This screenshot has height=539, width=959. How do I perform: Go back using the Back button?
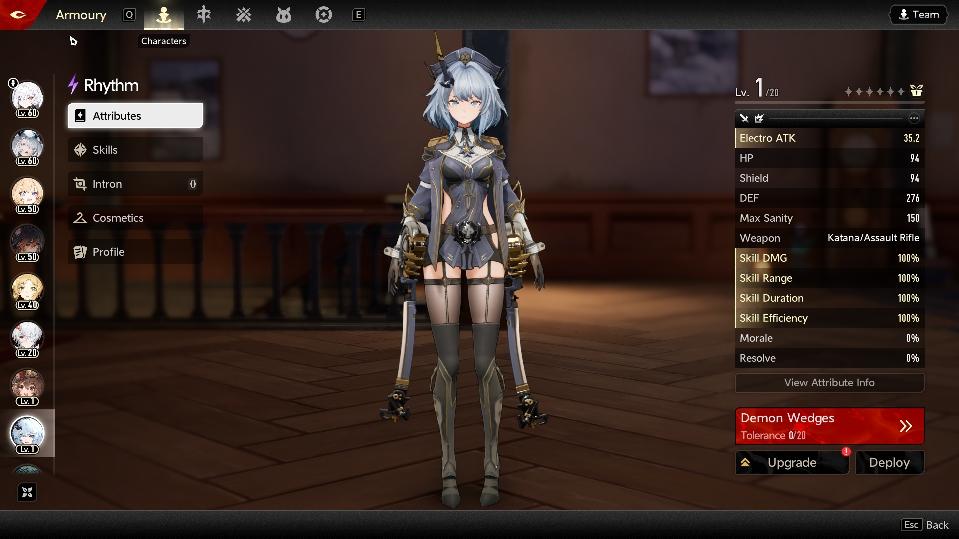click(925, 525)
